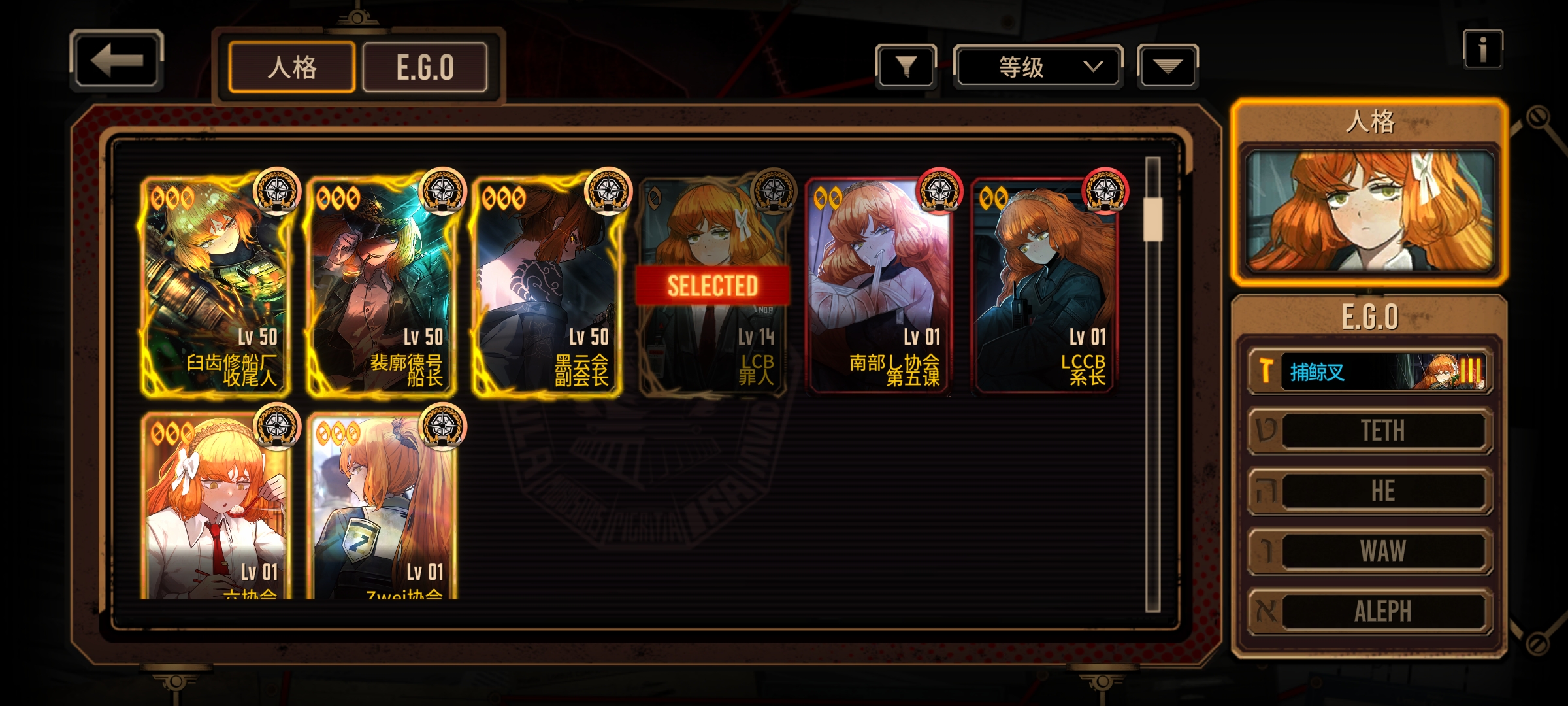This screenshot has height=706, width=1568.
Task: Open the funnel filter options
Action: pyautogui.click(x=906, y=66)
